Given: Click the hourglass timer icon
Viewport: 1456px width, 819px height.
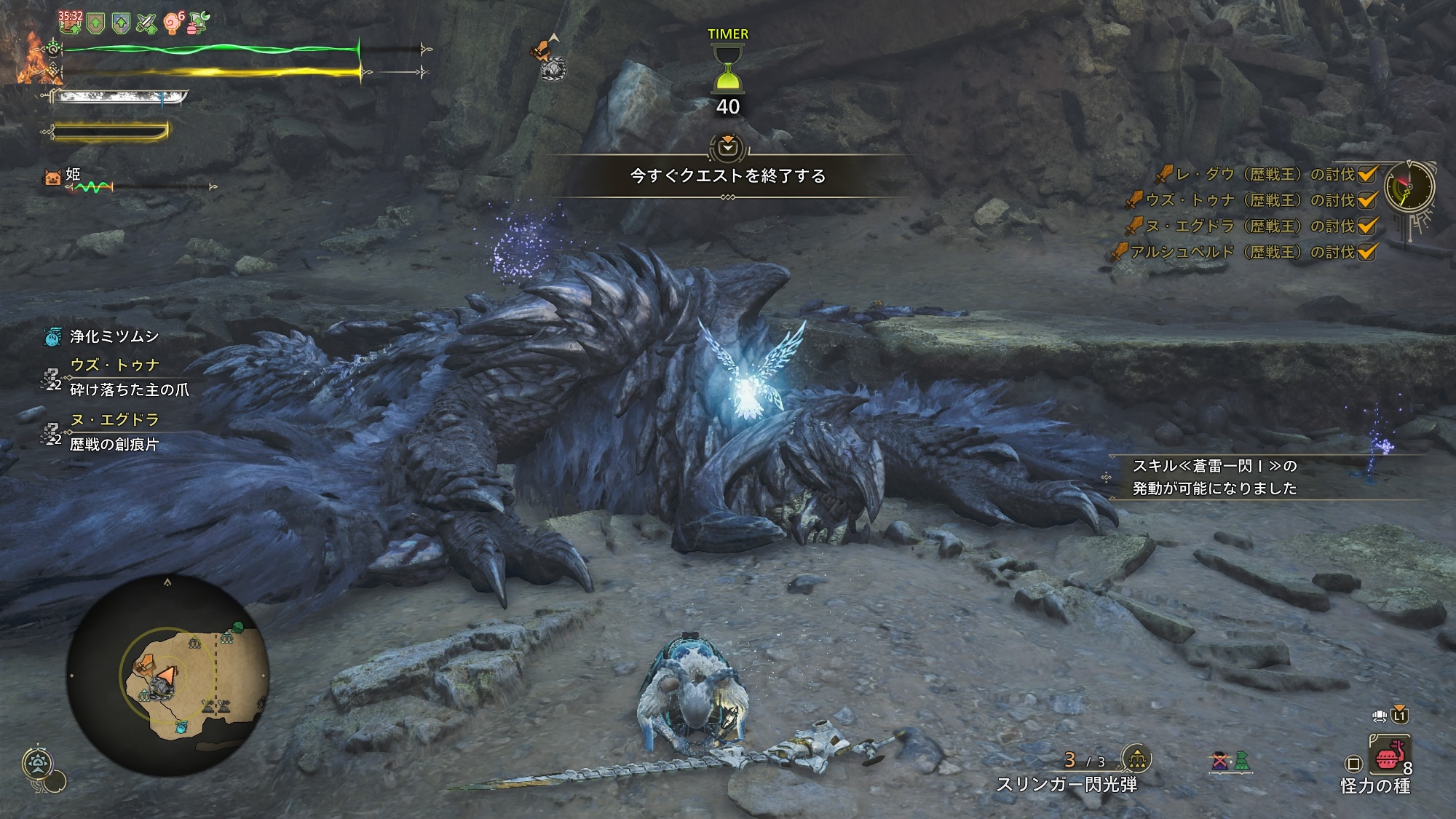Looking at the screenshot, I should 727,68.
